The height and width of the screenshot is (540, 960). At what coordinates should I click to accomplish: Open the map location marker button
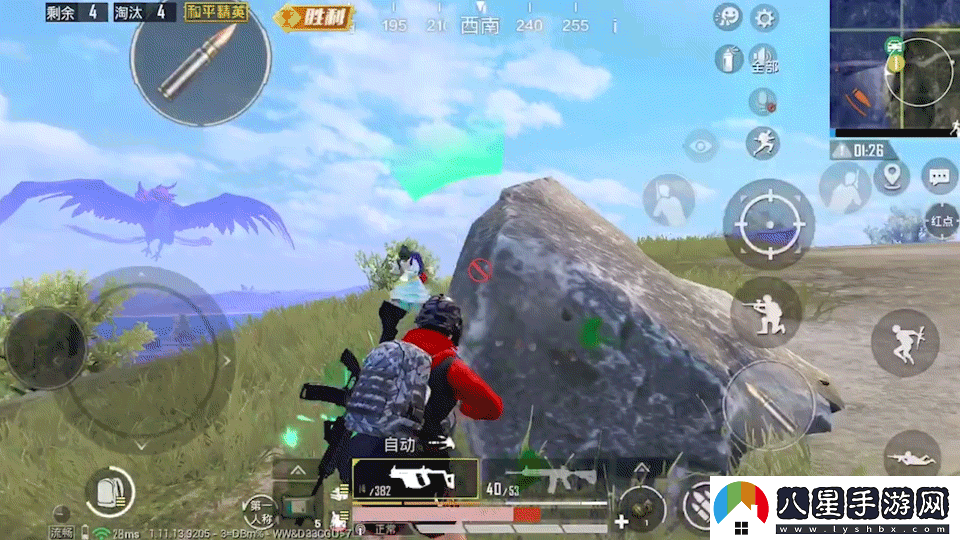pyautogui.click(x=891, y=177)
